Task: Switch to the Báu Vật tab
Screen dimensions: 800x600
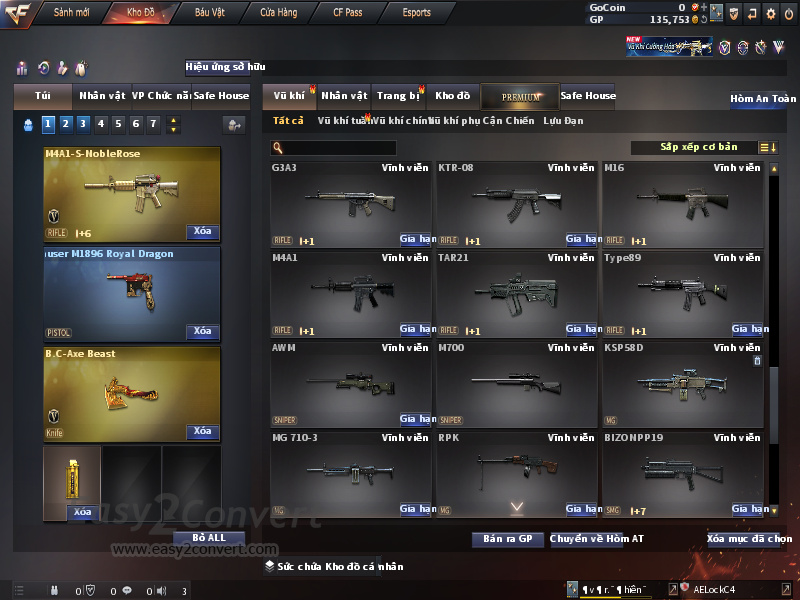Action: 209,13
